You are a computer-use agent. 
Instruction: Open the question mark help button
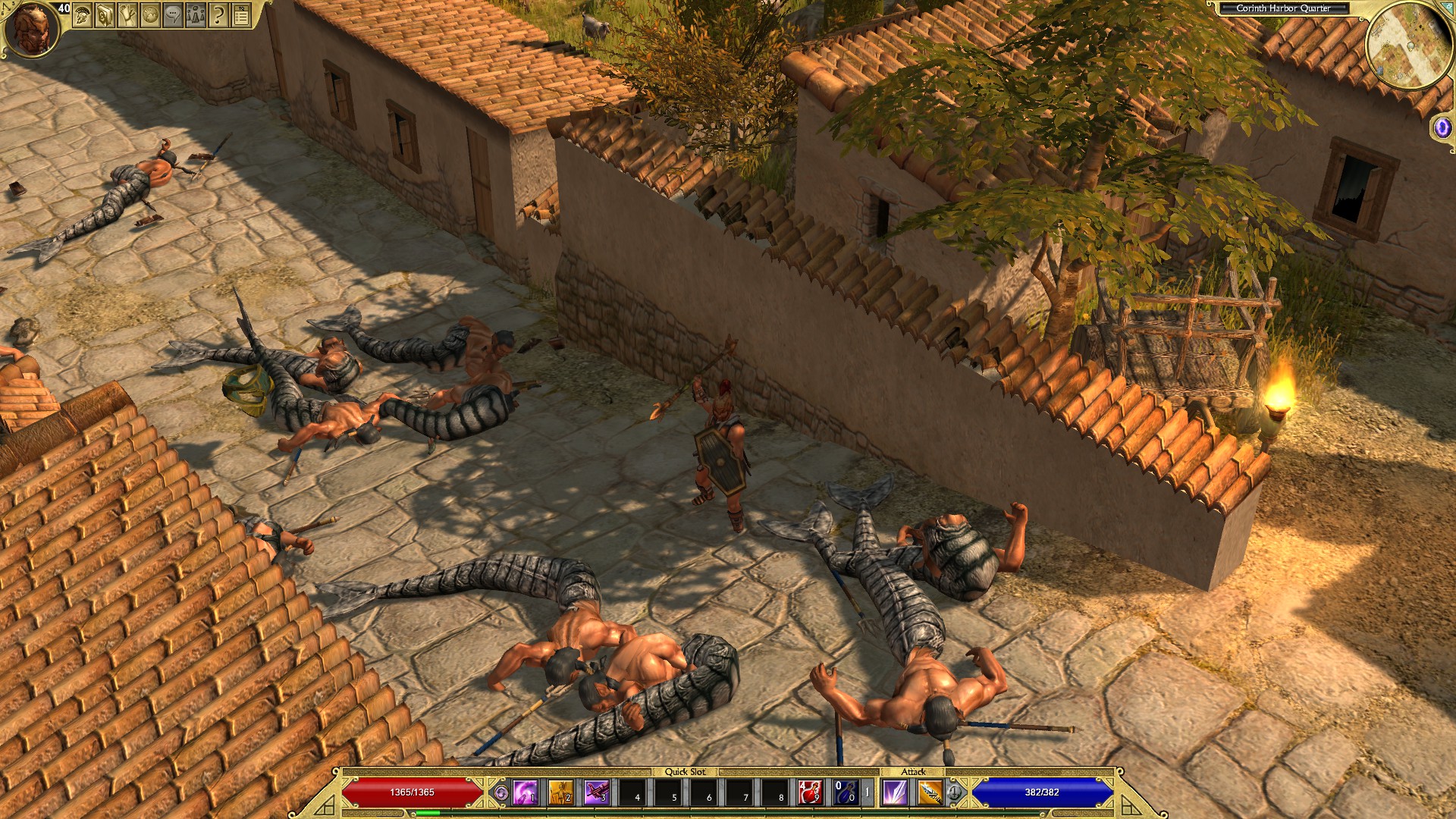tap(218, 14)
